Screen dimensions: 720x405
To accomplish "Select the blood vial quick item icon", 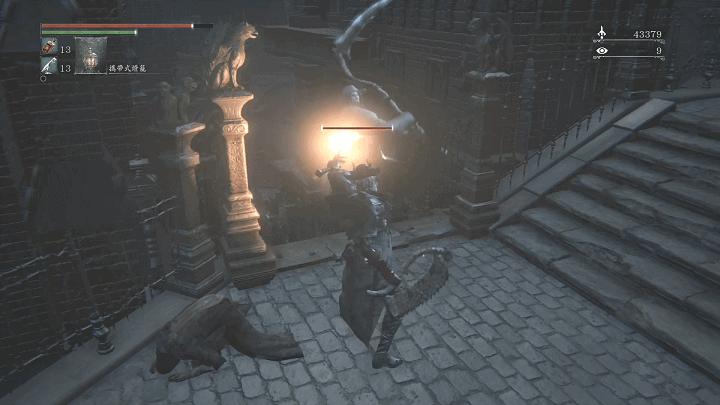I will pyautogui.click(x=48, y=47).
